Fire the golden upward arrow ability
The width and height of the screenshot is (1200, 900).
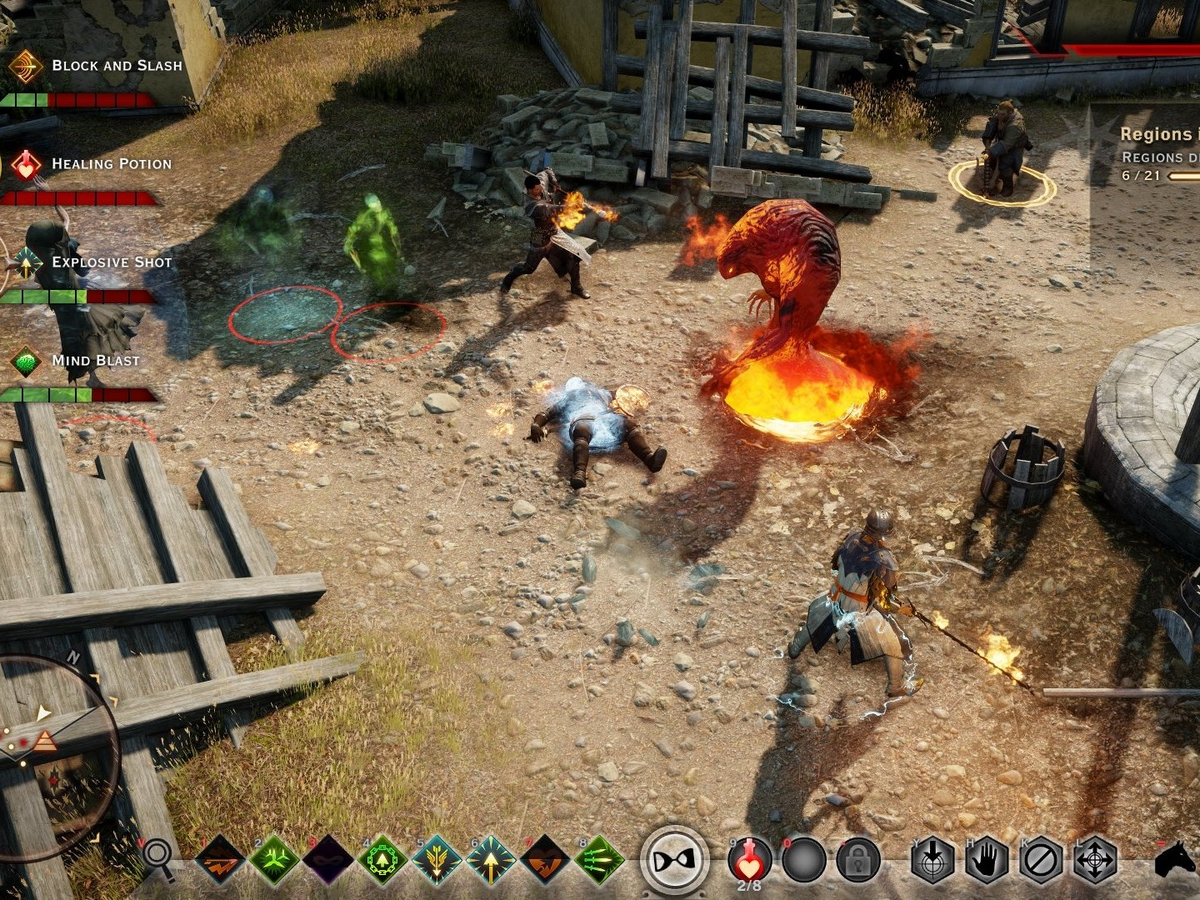491,860
